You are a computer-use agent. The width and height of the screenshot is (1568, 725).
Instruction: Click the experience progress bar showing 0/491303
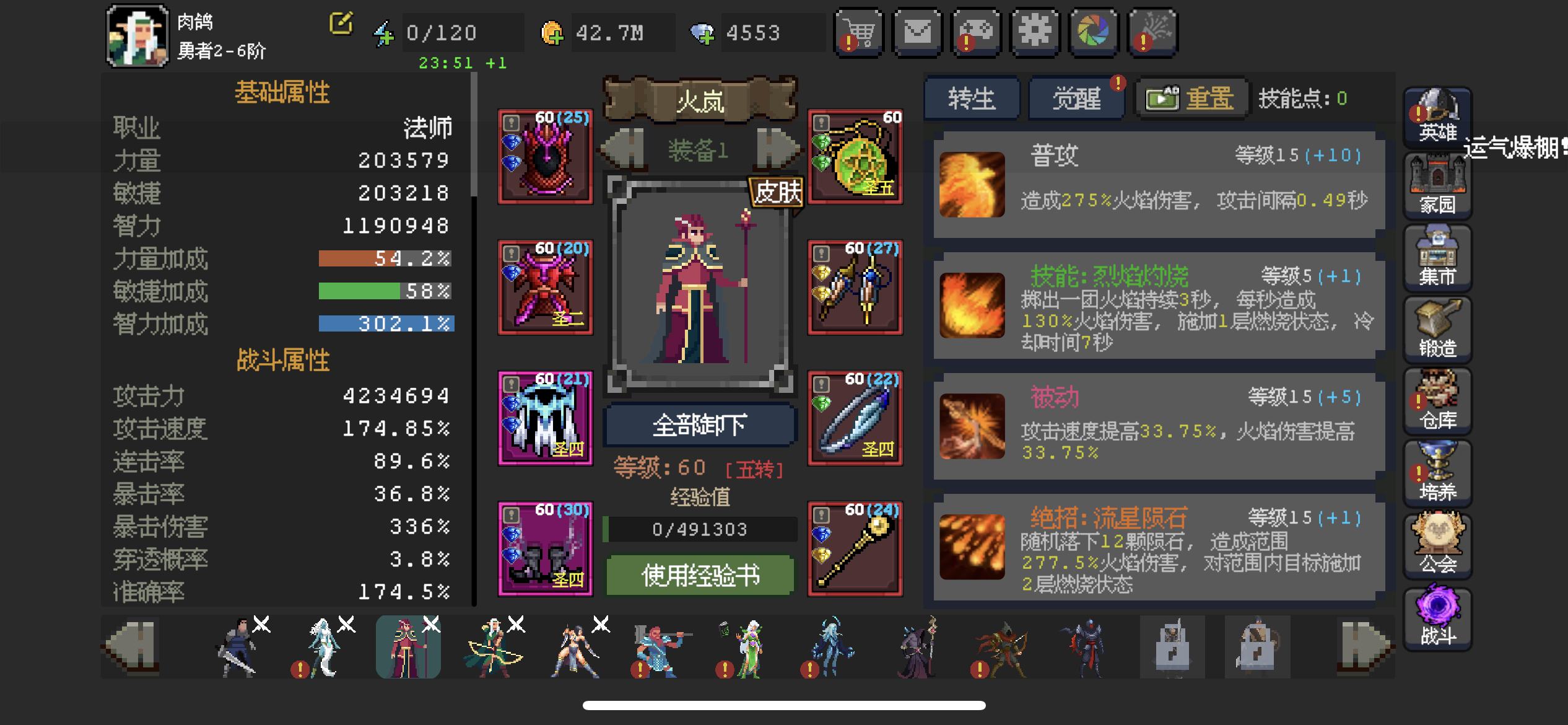click(x=699, y=529)
